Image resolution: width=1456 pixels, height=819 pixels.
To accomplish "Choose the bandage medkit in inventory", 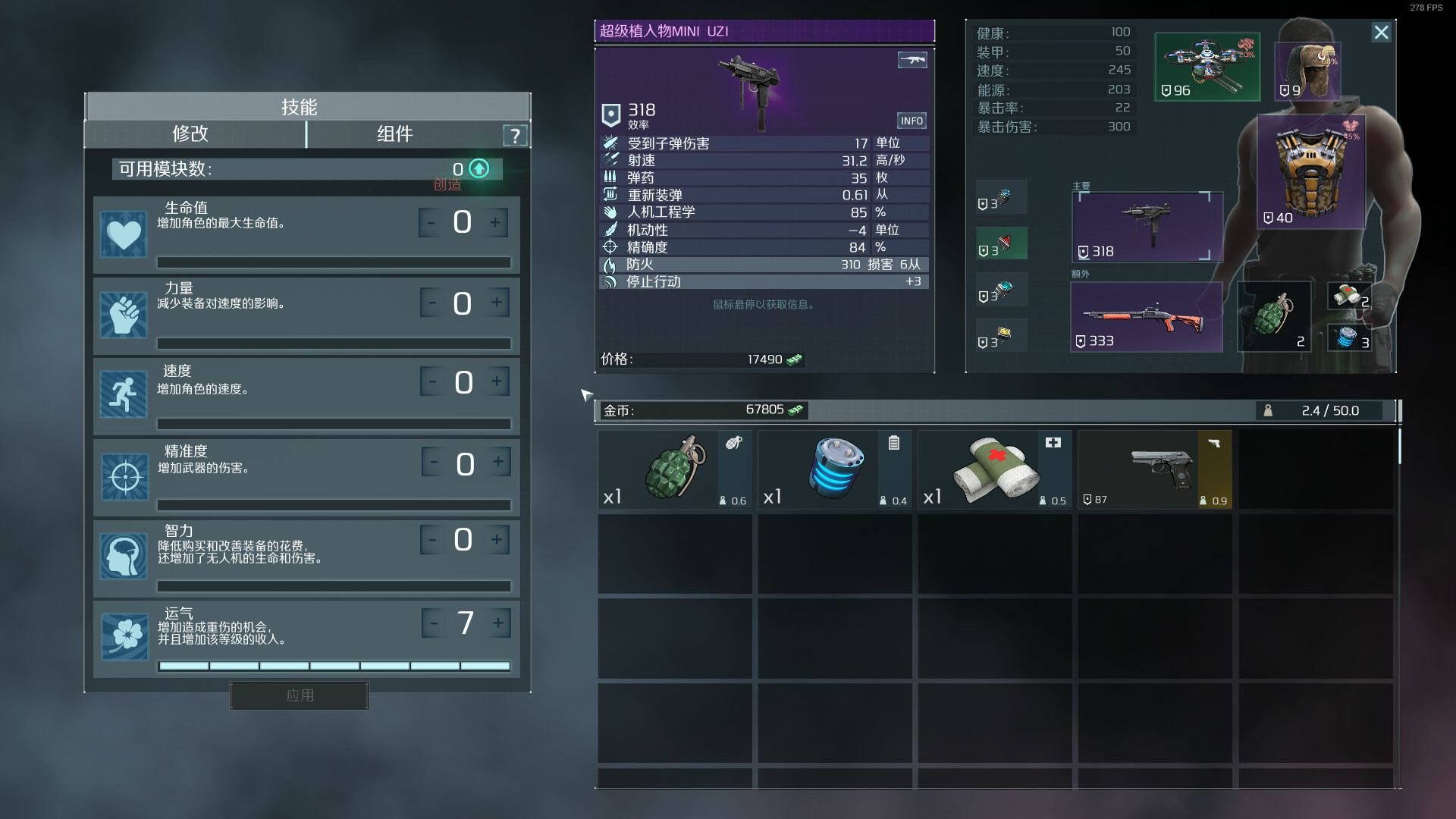I will pyautogui.click(x=994, y=469).
